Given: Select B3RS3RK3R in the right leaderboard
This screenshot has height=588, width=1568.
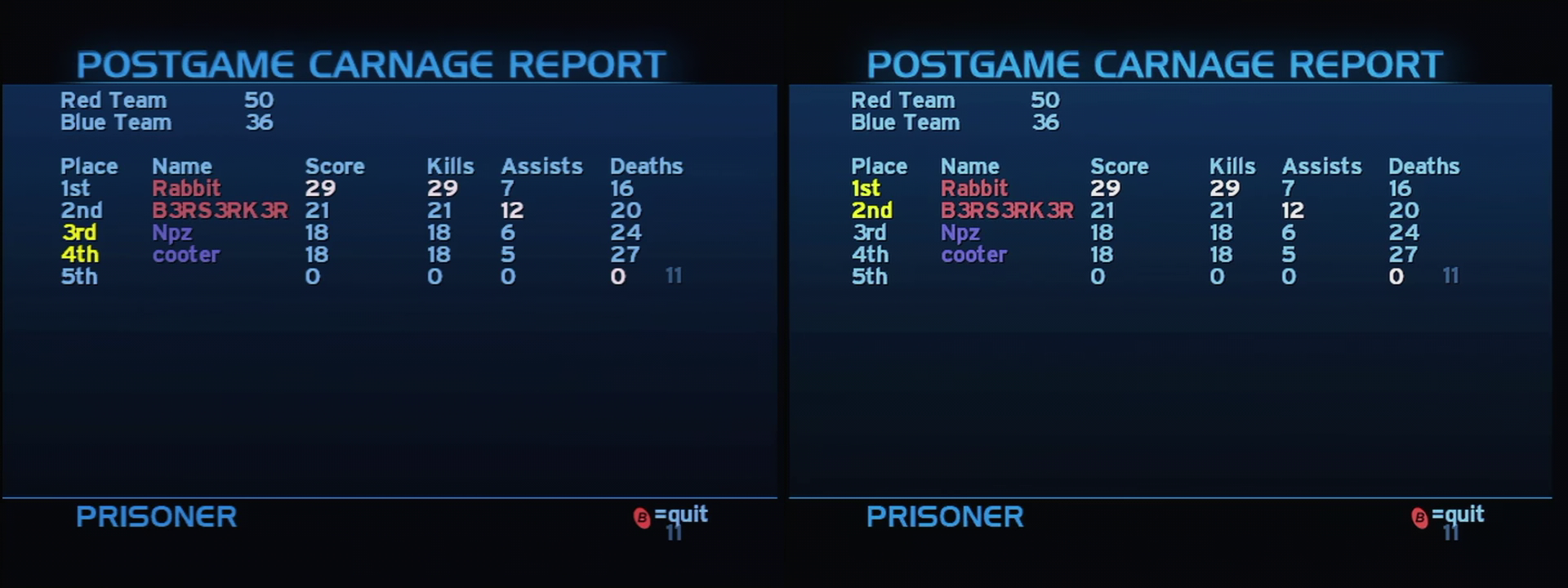Looking at the screenshot, I should click(1010, 210).
